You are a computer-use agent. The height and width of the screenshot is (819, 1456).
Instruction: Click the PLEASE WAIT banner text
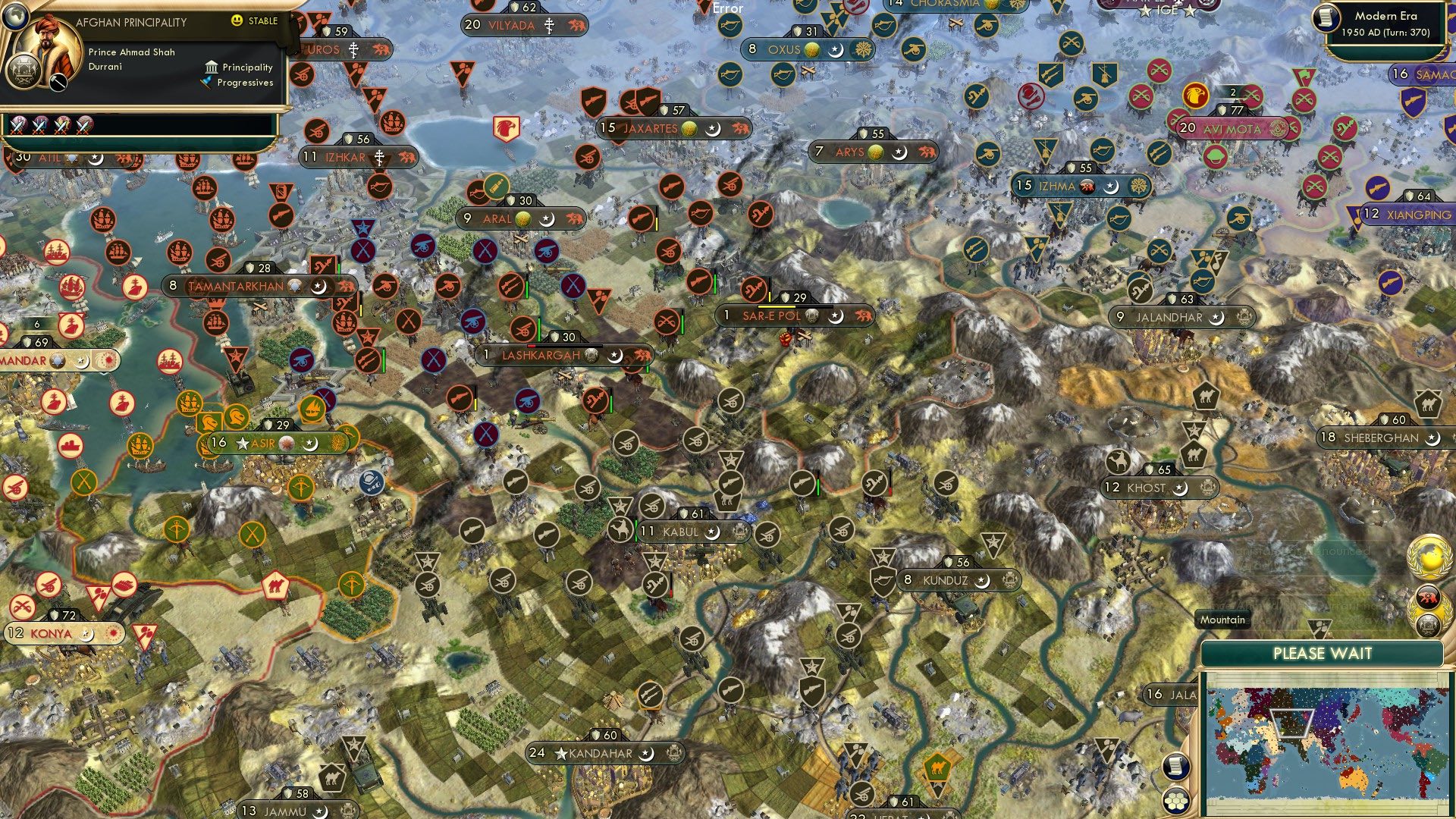coord(1324,652)
